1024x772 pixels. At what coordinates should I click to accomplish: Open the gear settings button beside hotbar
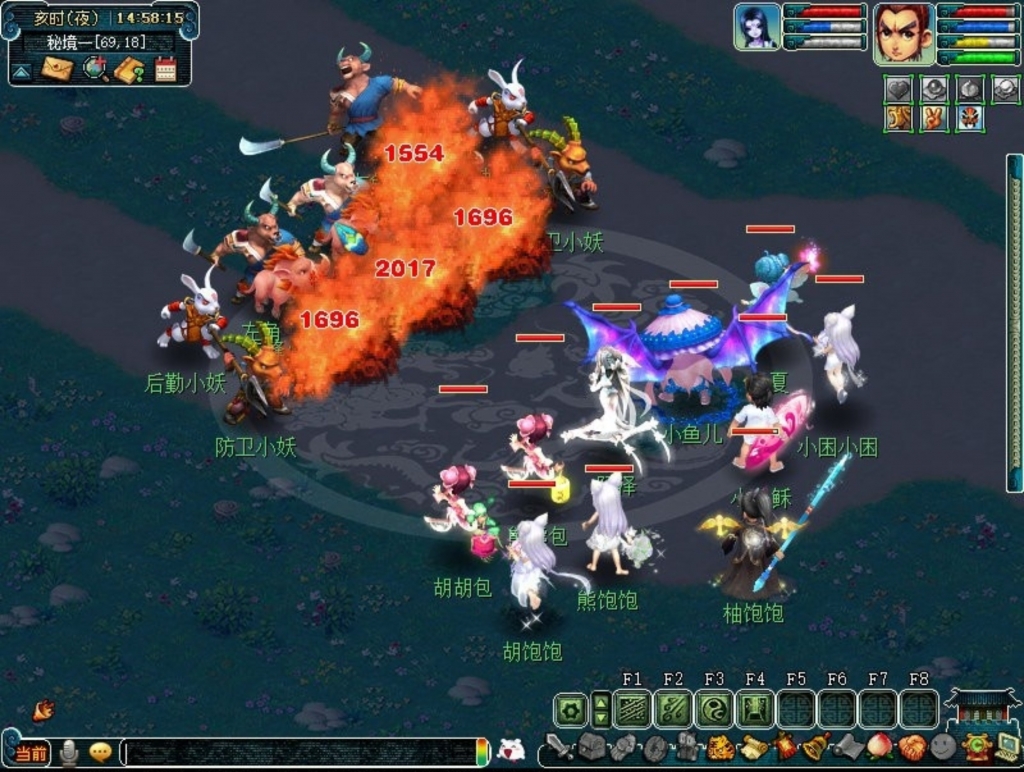coord(570,710)
